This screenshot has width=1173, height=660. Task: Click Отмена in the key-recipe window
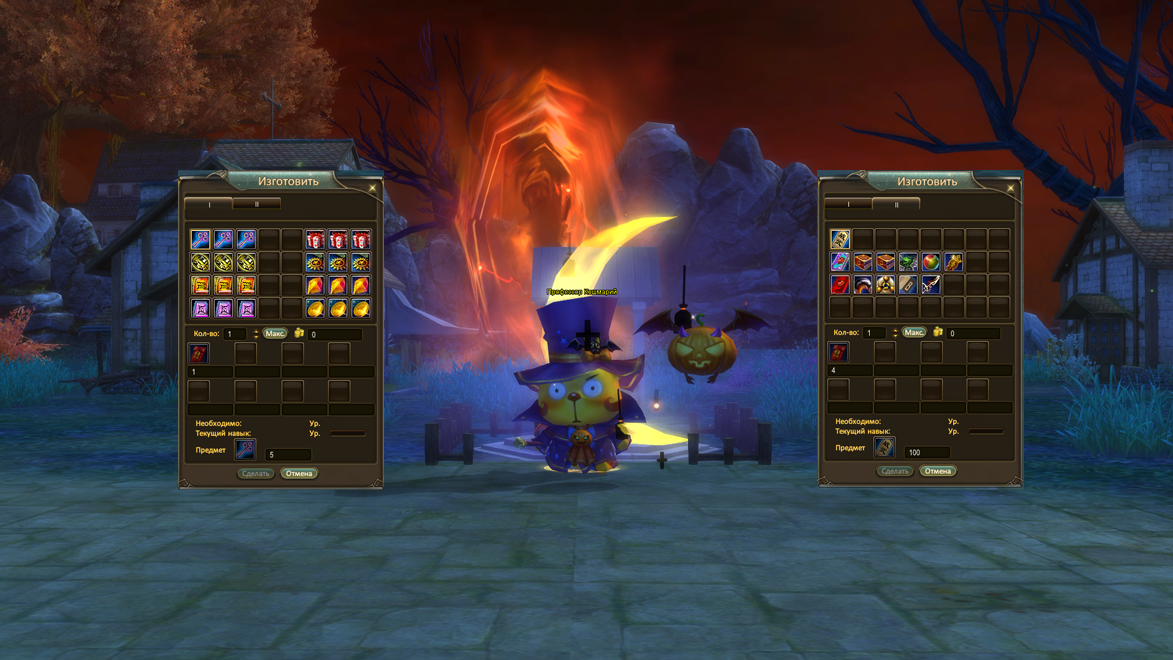(x=299, y=474)
